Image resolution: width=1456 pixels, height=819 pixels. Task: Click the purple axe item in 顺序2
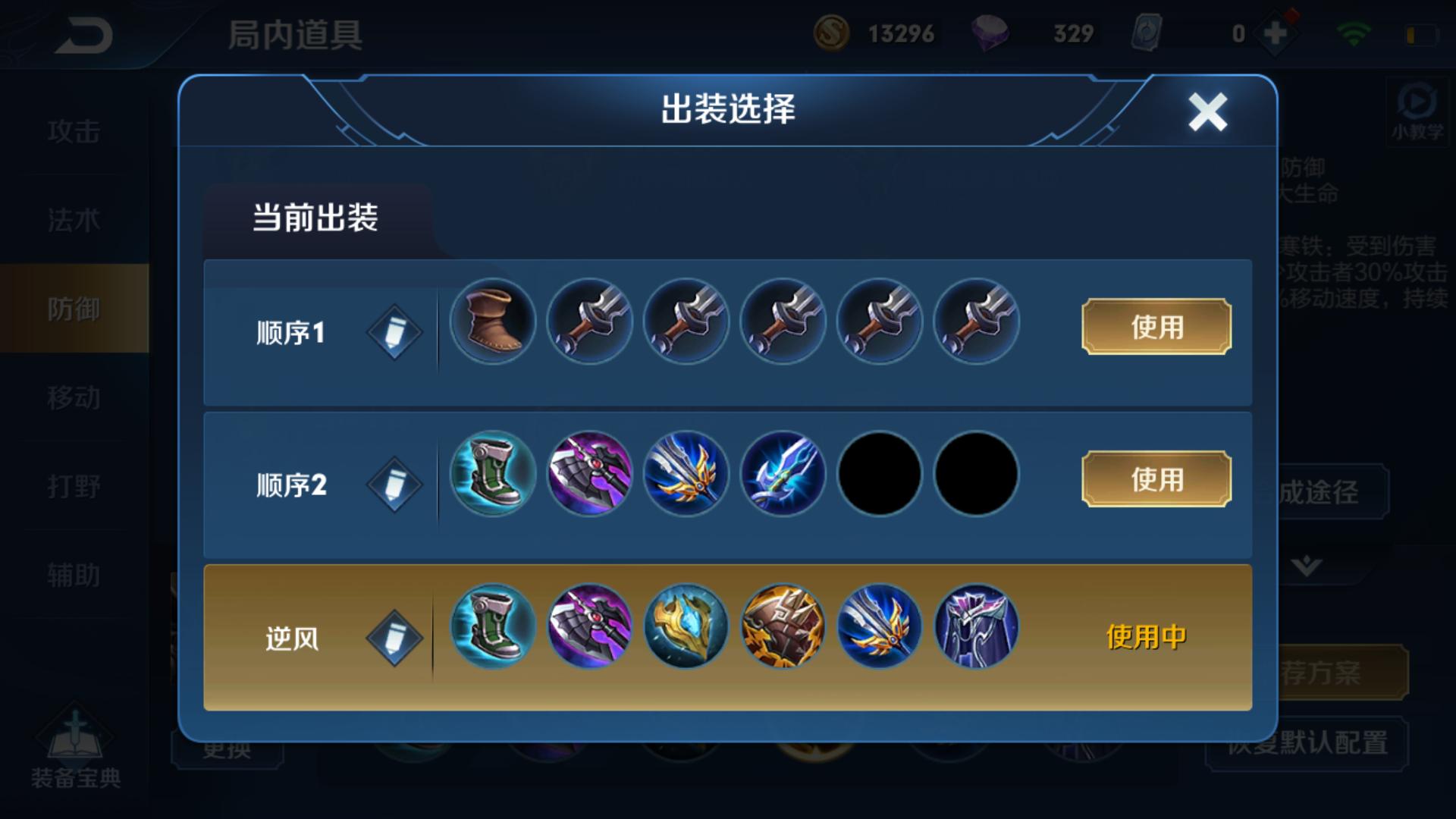pyautogui.click(x=589, y=474)
